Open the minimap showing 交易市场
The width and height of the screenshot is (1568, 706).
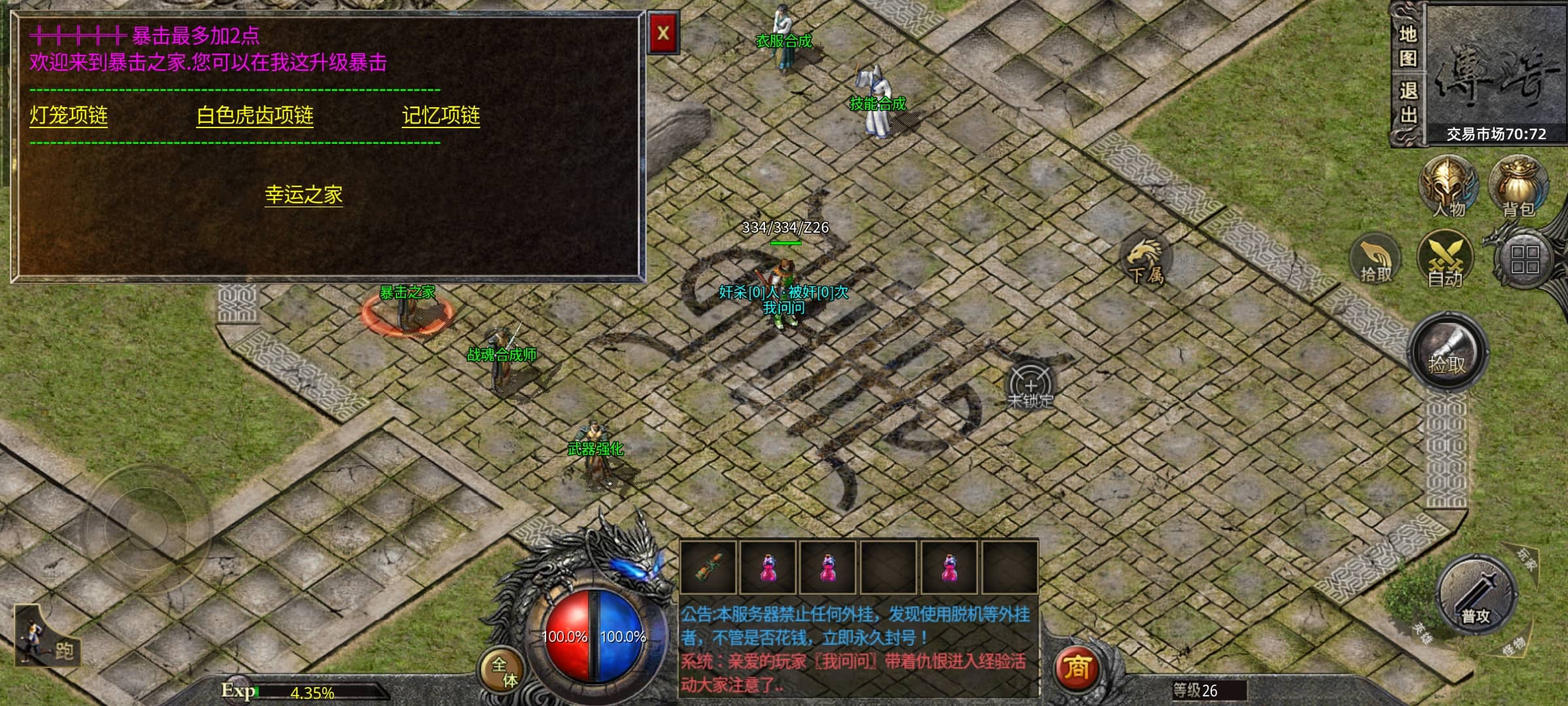pos(1496,72)
